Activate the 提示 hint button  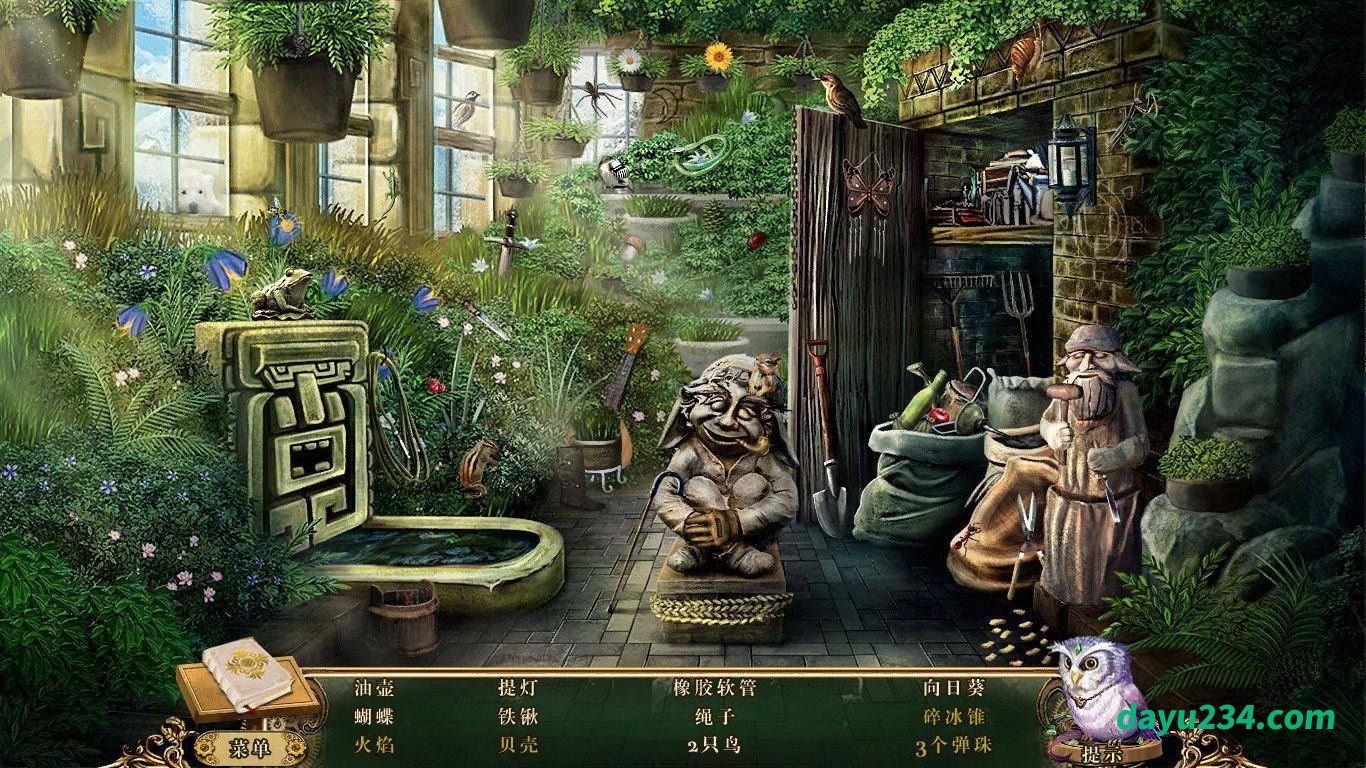point(1102,753)
